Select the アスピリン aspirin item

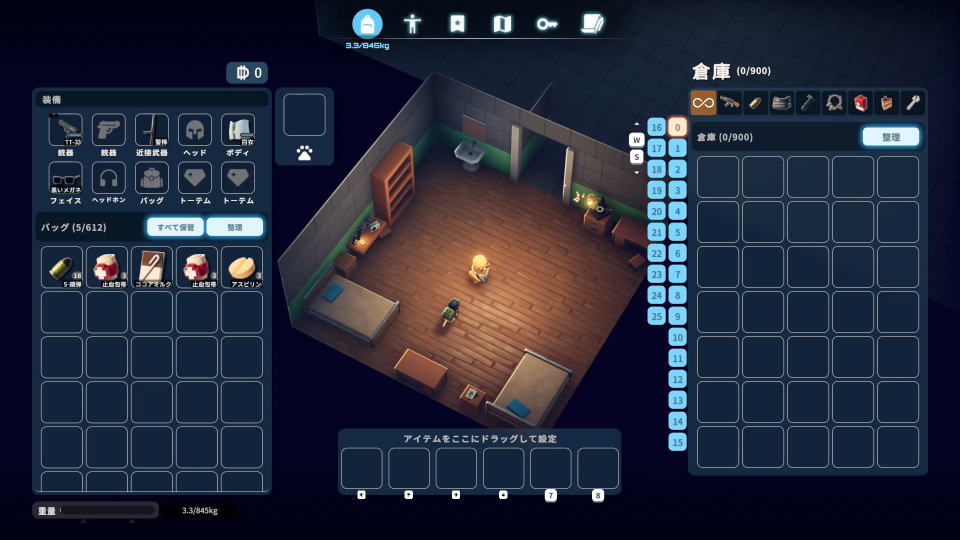[241, 267]
